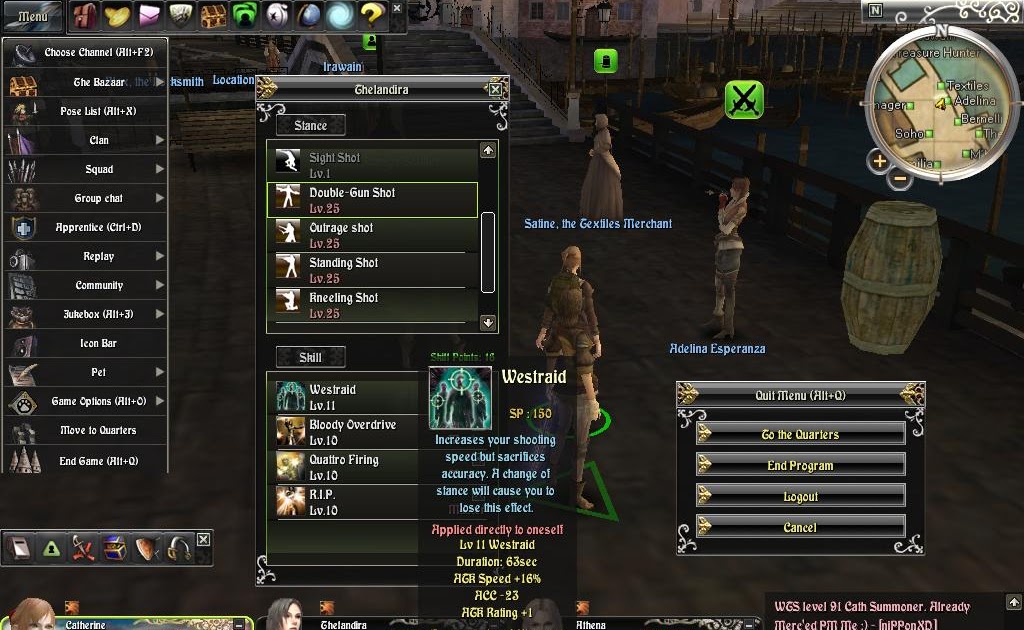Log out using the Logout button
This screenshot has height=630, width=1024.
pos(800,496)
